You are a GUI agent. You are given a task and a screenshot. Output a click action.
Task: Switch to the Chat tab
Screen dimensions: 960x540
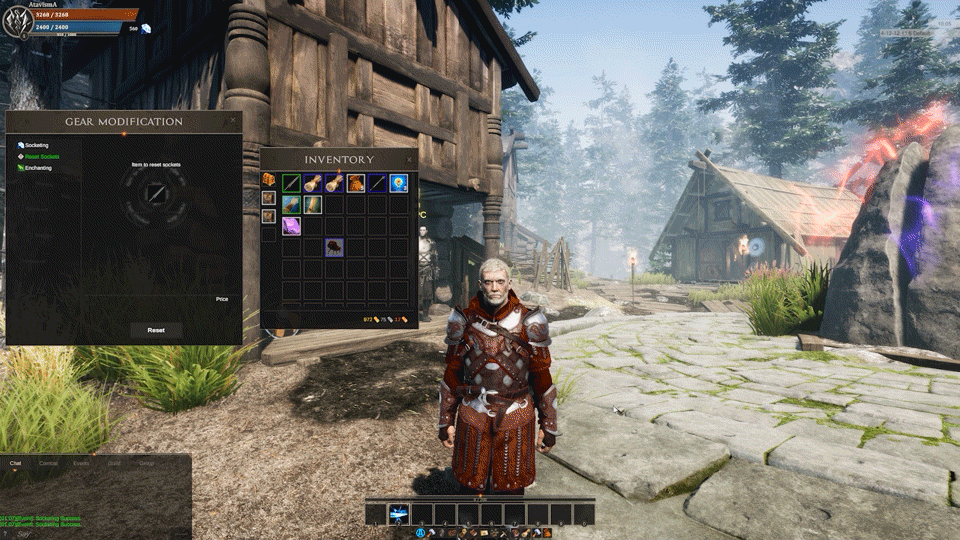(x=15, y=464)
